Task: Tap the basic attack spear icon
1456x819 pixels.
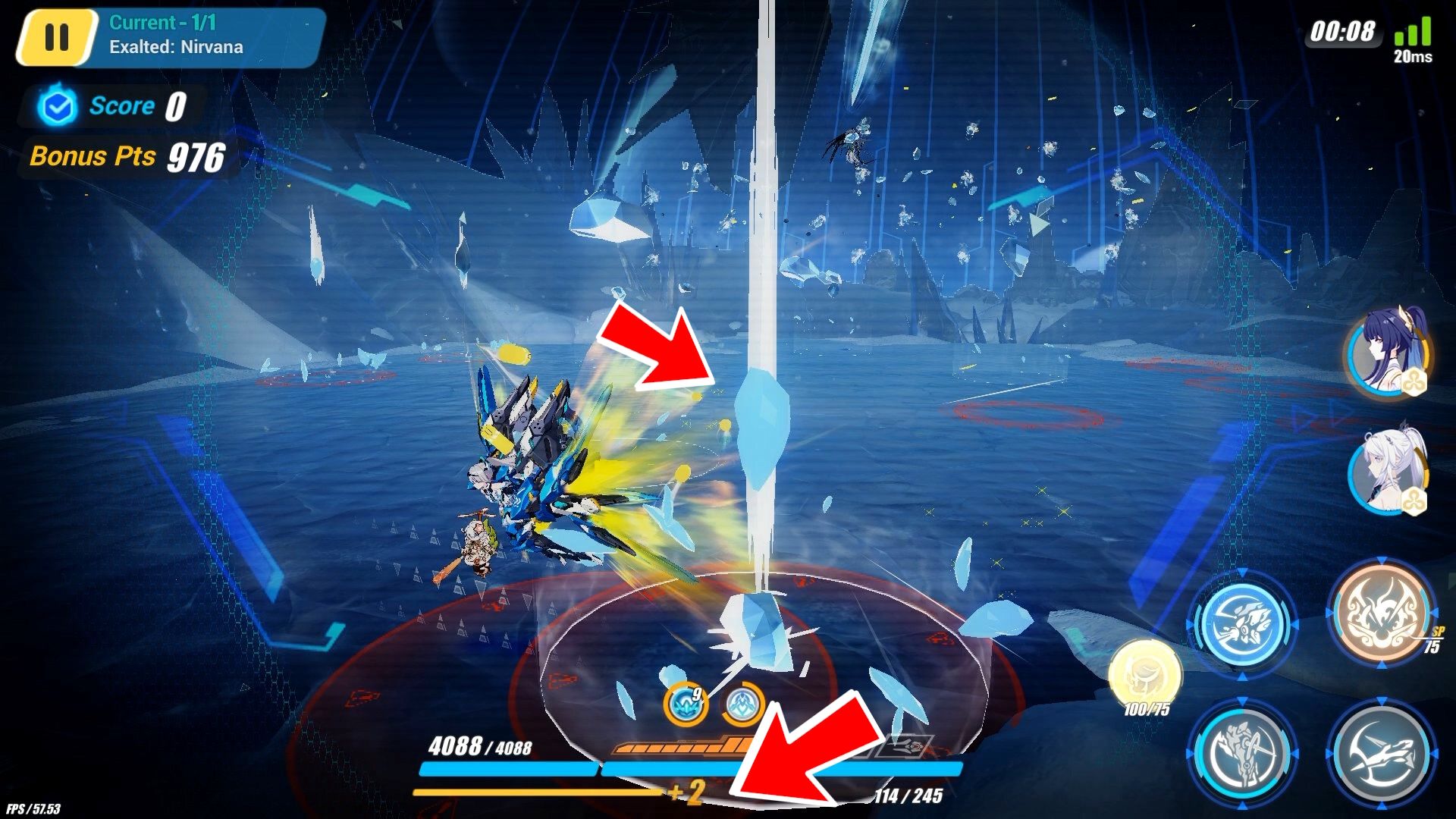Action: coord(1244,755)
